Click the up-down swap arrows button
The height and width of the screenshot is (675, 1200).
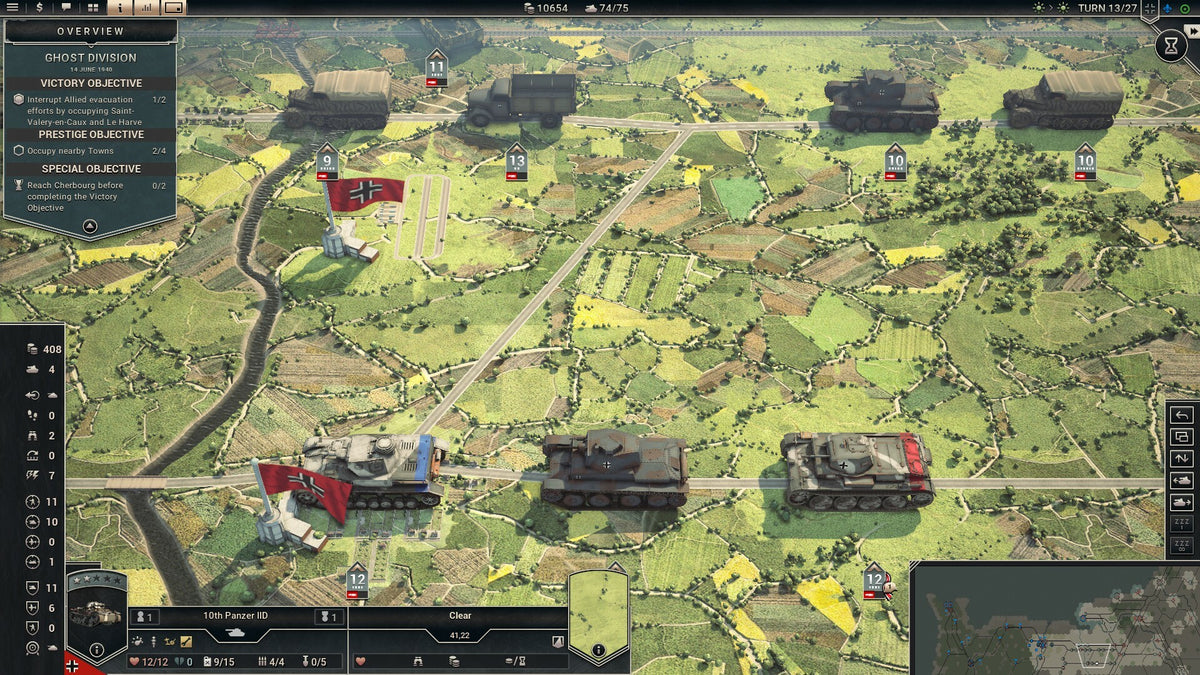click(1181, 459)
